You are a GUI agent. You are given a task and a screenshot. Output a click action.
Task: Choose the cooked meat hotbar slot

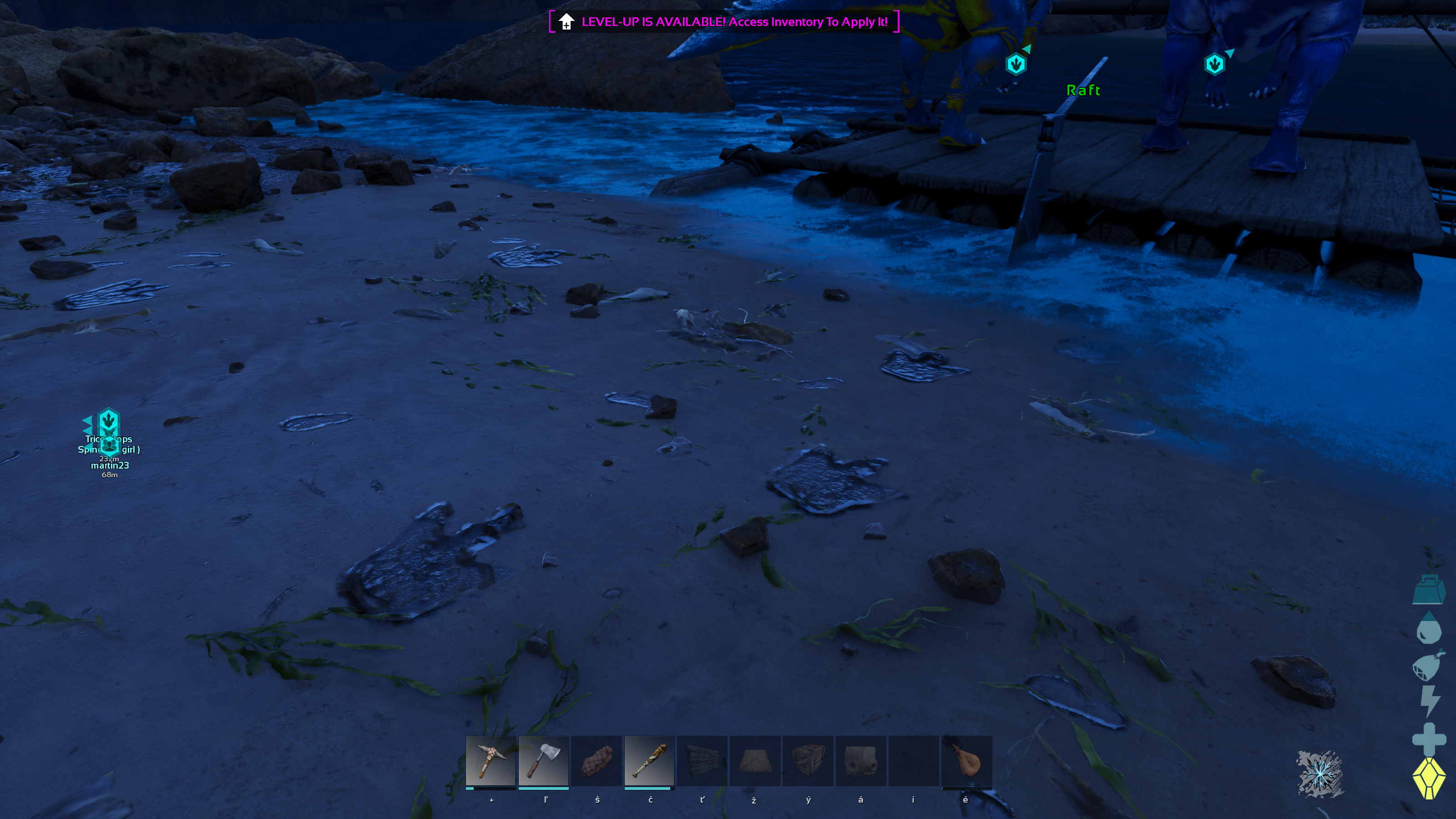(x=597, y=760)
